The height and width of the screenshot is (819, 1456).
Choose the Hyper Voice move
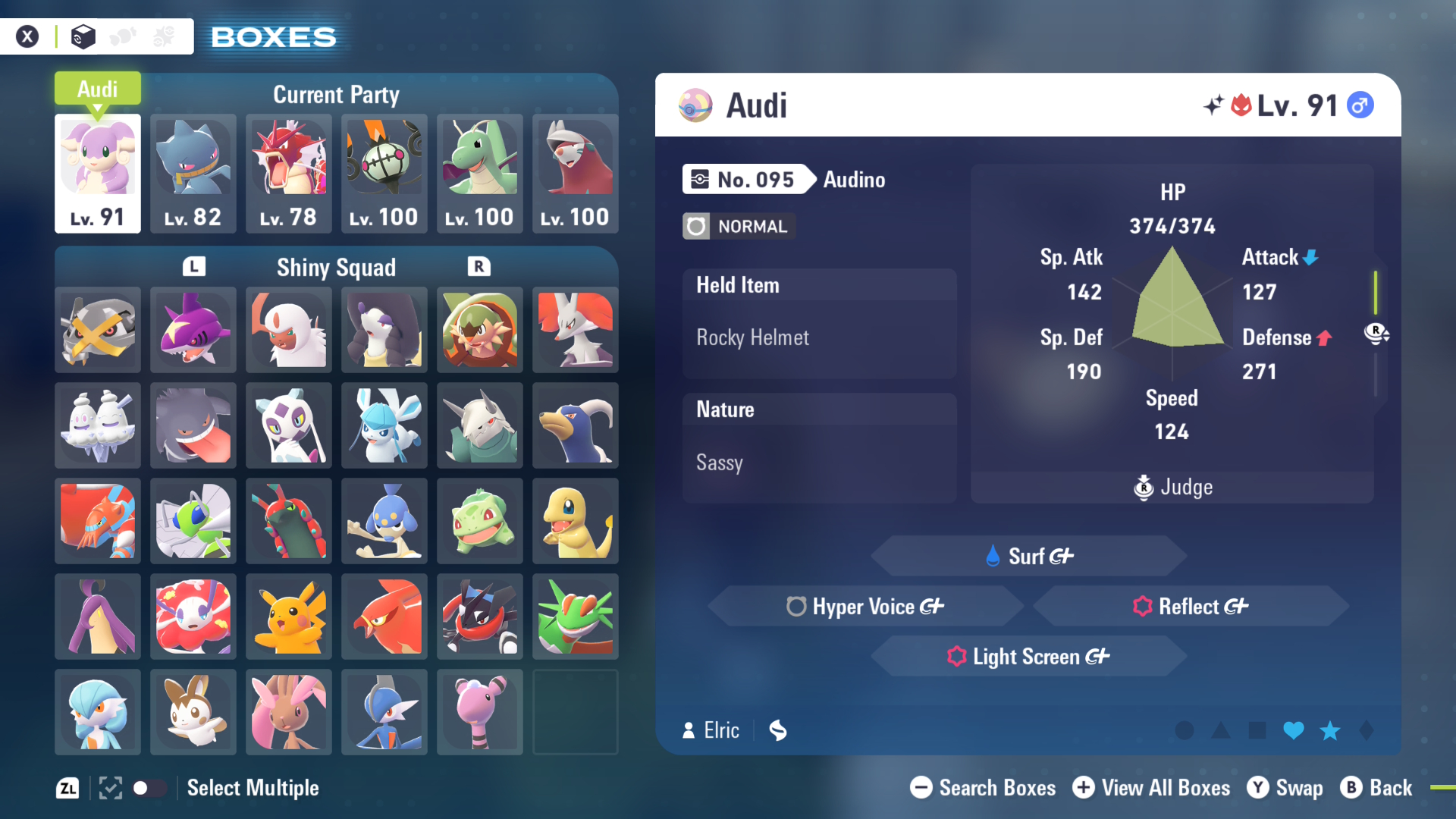tap(865, 606)
